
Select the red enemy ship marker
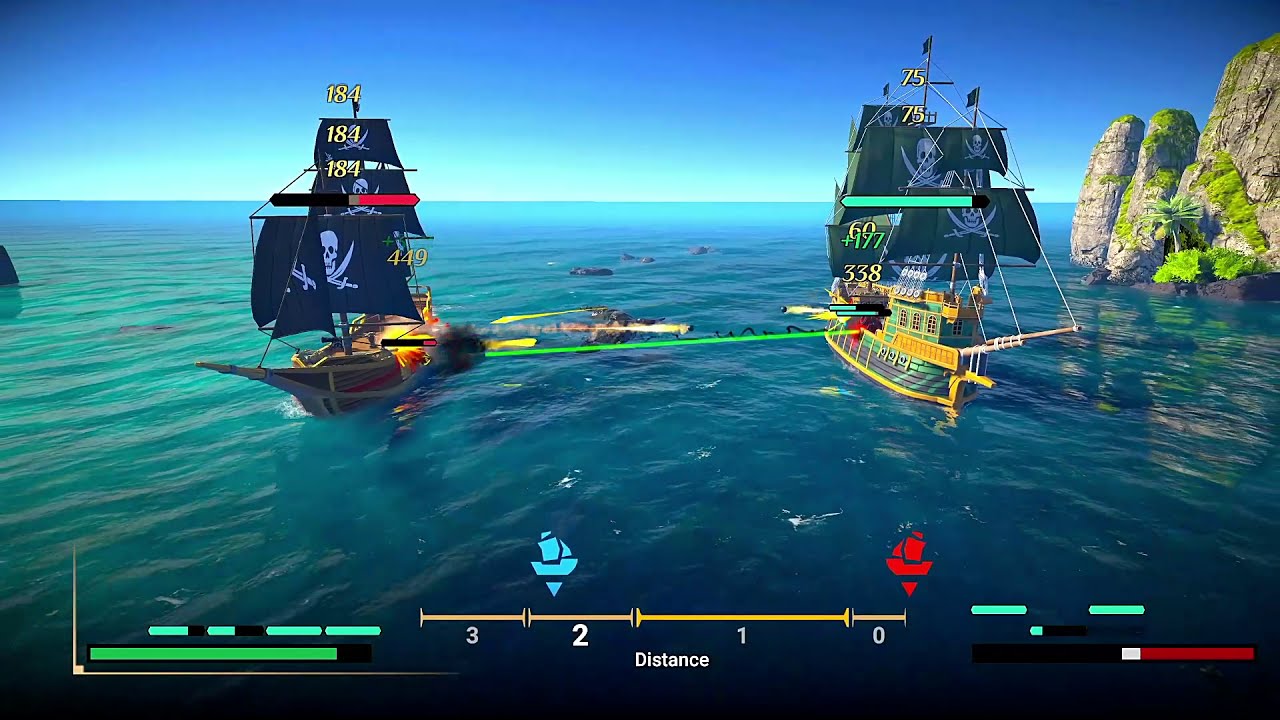(x=909, y=557)
